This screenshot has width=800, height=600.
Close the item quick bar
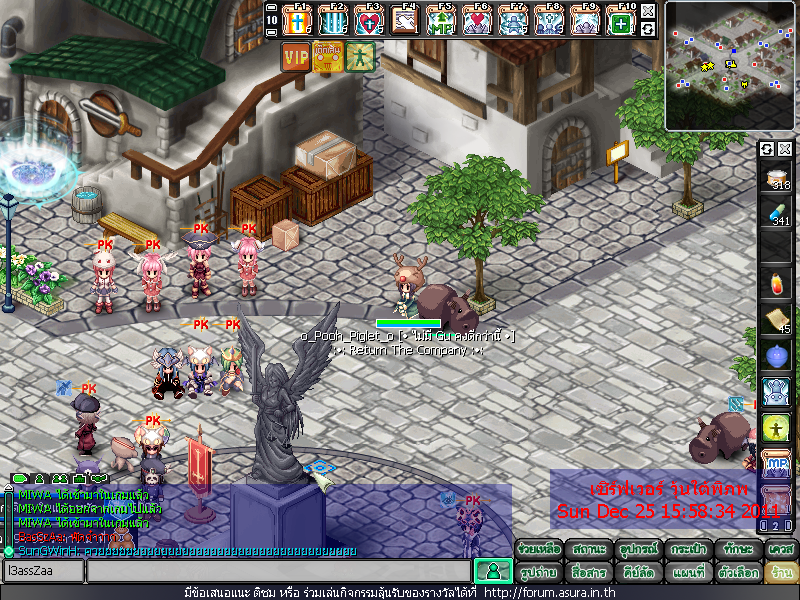(785, 149)
